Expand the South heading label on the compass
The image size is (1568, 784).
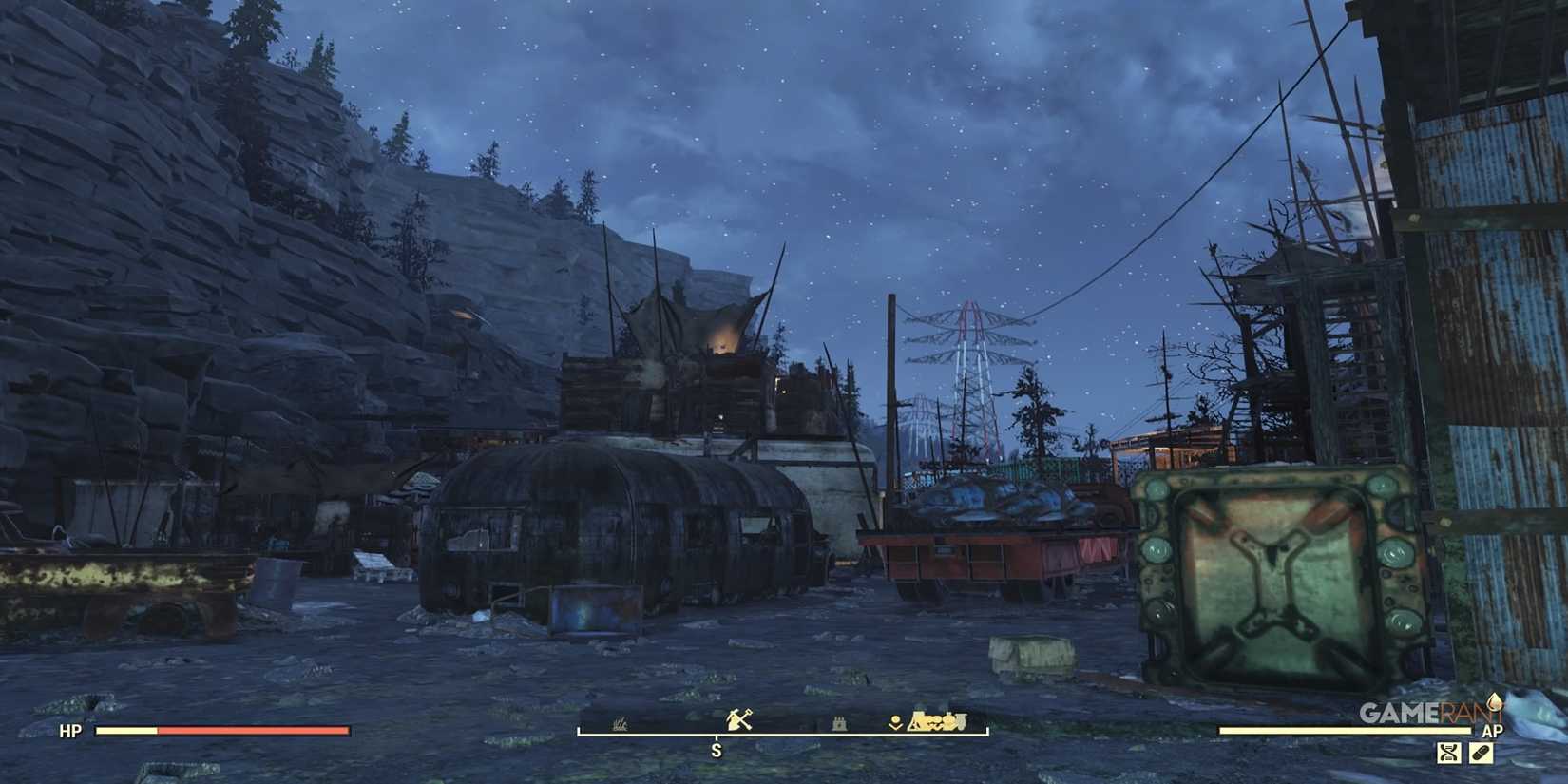[x=717, y=749]
